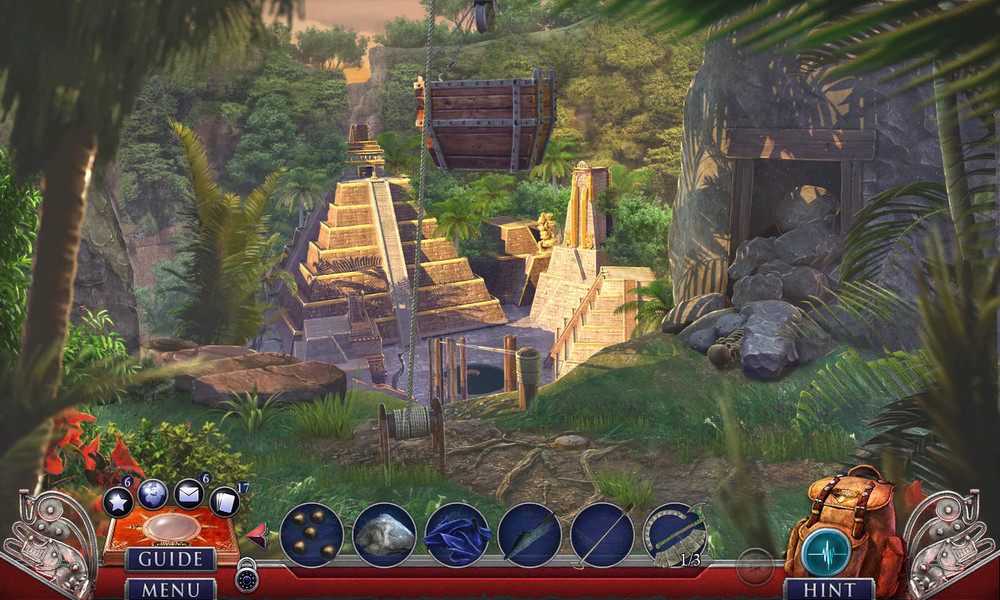This screenshot has width=1000, height=600.
Task: Click the red journal book
Action: (x=170, y=528)
